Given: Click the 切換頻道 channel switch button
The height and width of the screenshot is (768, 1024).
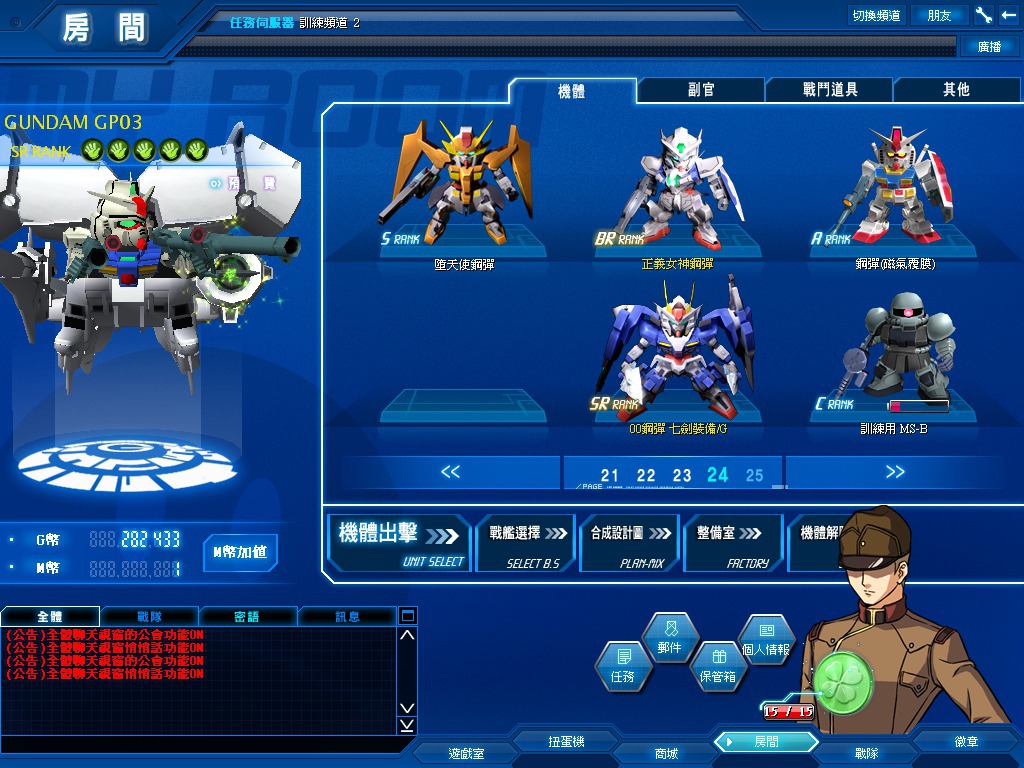Looking at the screenshot, I should click(x=876, y=15).
